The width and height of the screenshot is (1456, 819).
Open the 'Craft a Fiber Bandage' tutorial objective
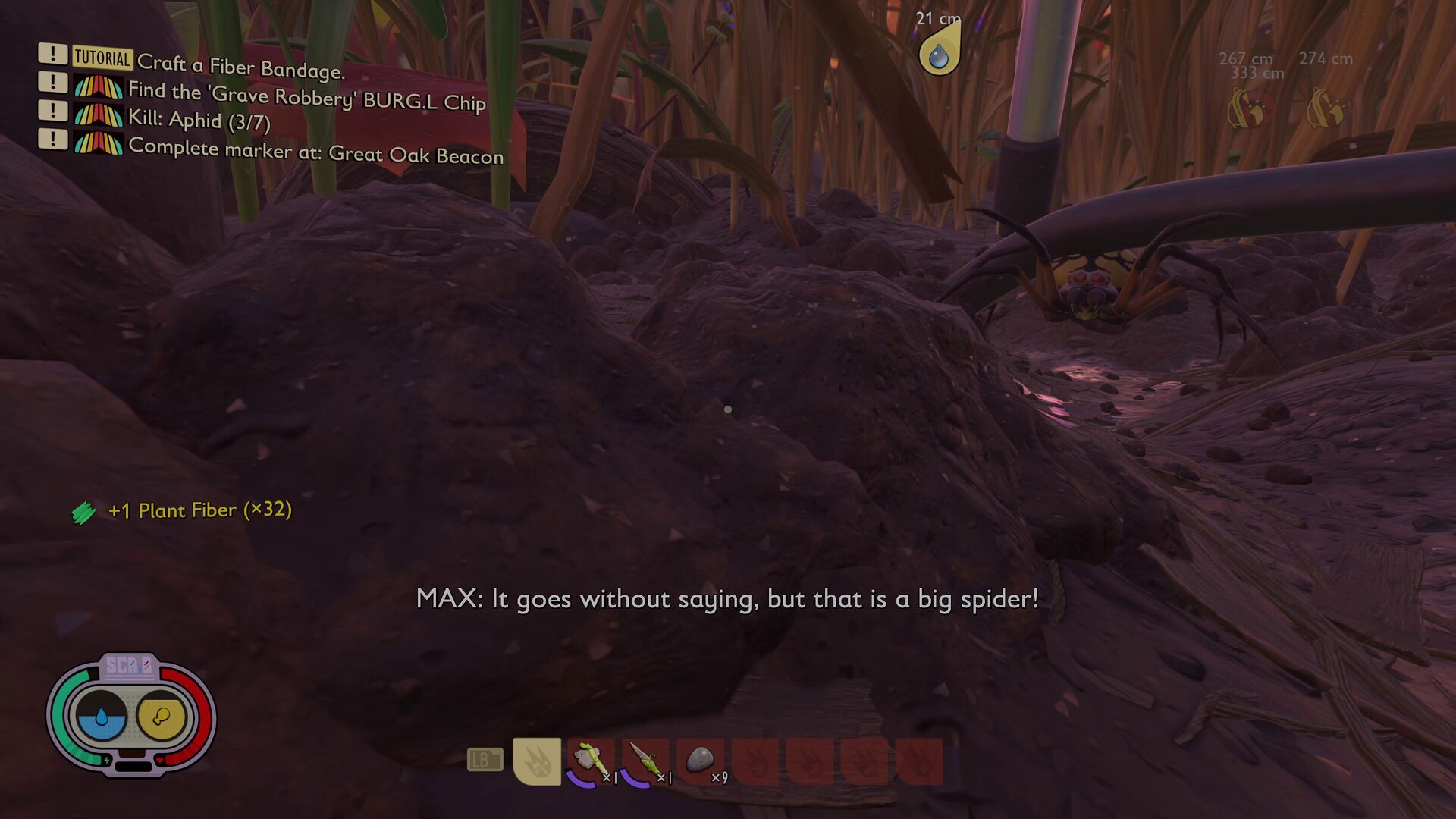(240, 67)
